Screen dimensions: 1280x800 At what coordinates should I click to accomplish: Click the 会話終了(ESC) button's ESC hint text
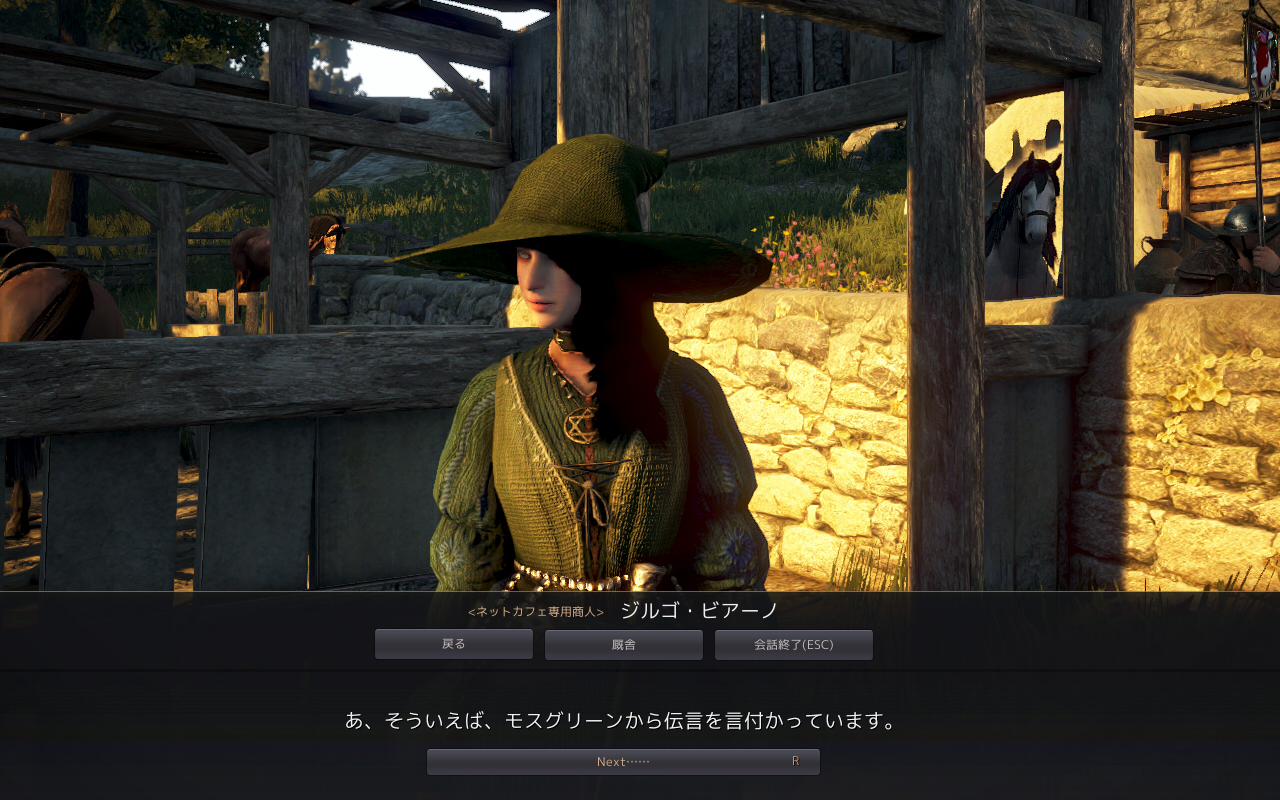(x=820, y=644)
